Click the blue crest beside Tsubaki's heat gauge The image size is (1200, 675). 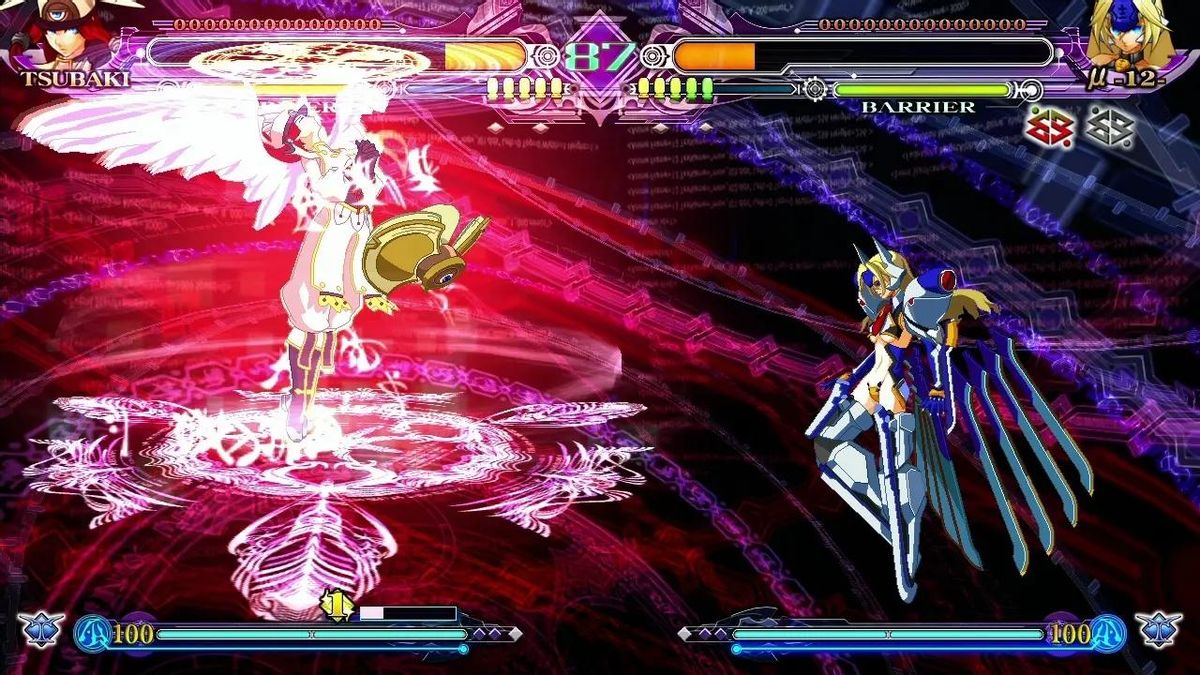41,631
